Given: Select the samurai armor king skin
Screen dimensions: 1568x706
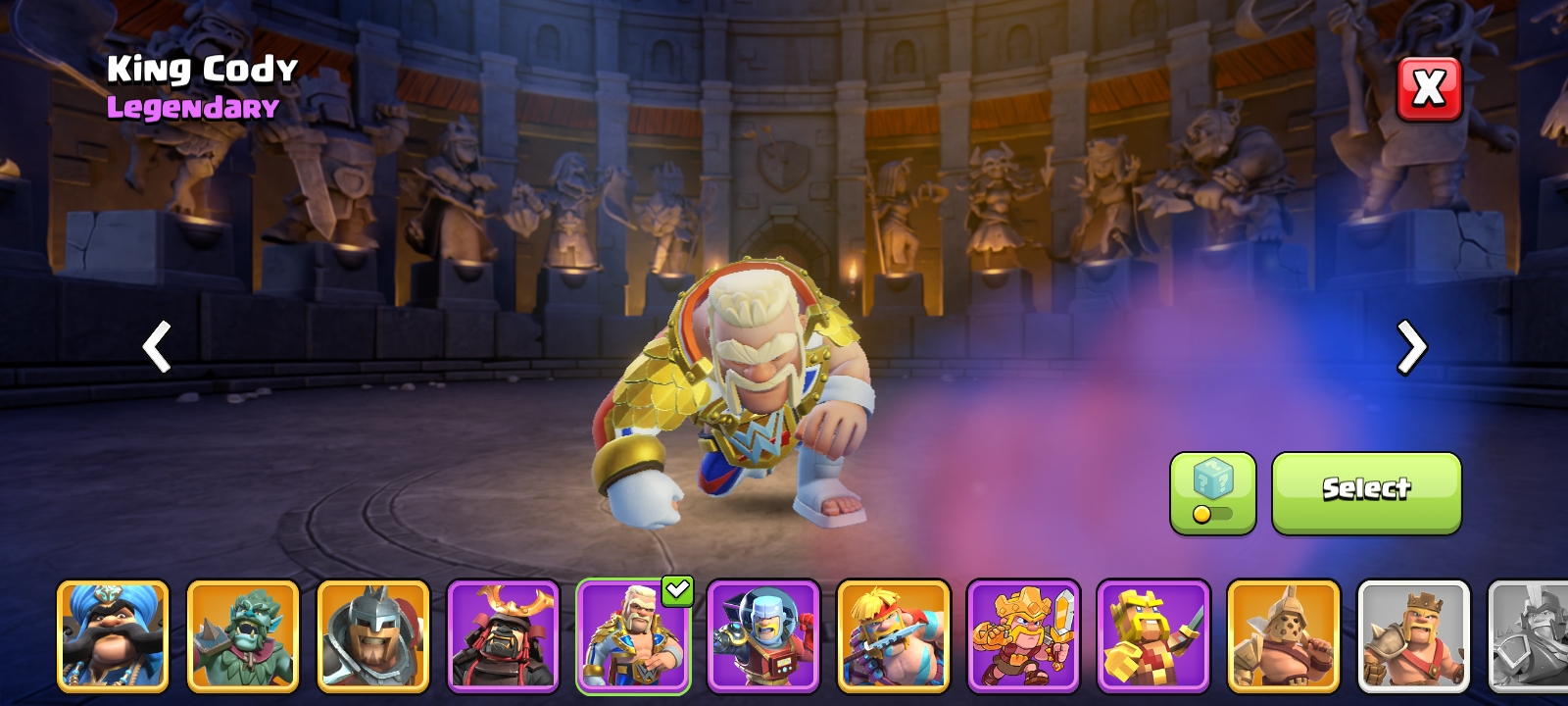Looking at the screenshot, I should coord(503,635).
